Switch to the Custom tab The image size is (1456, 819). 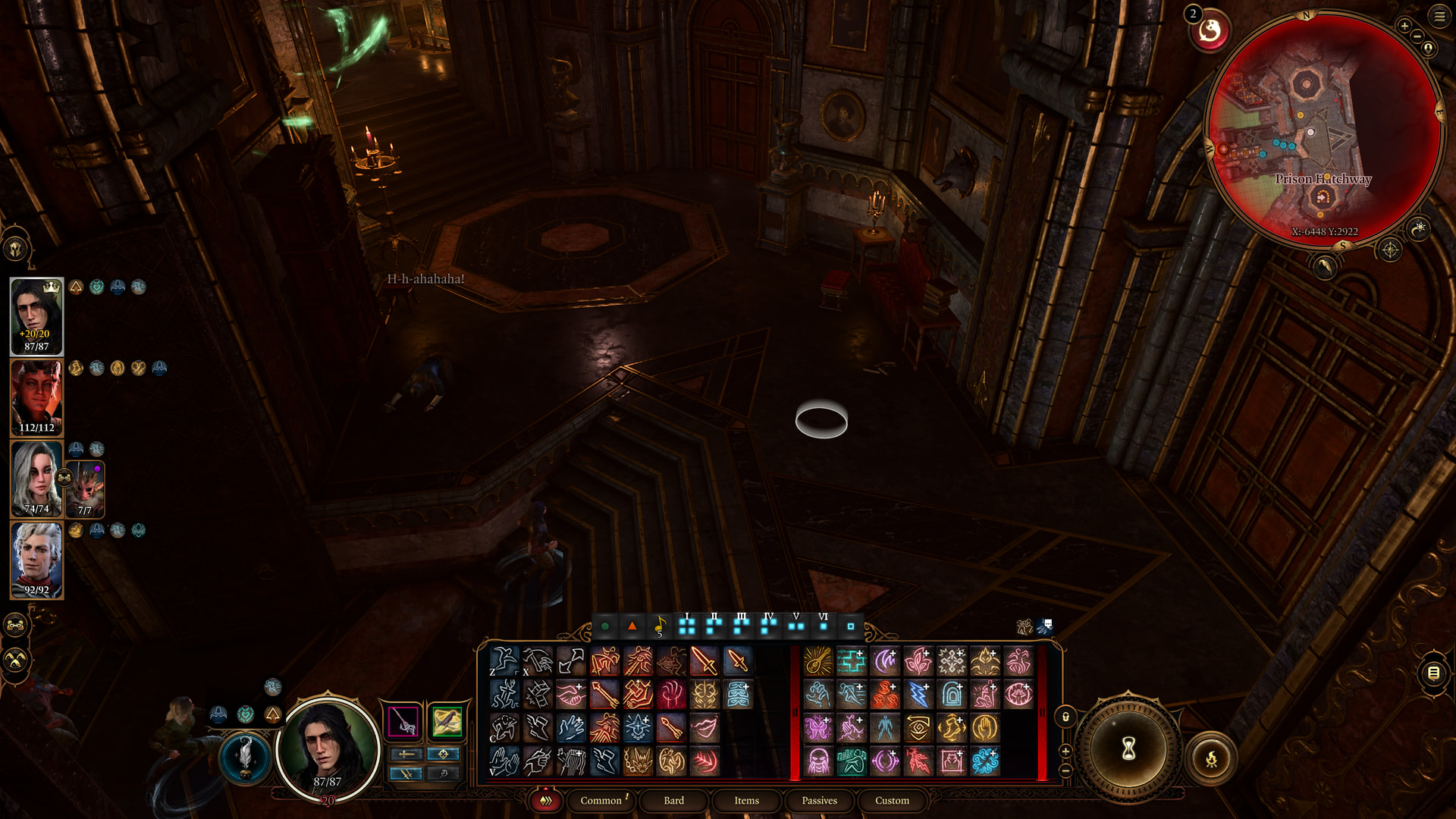[892, 800]
